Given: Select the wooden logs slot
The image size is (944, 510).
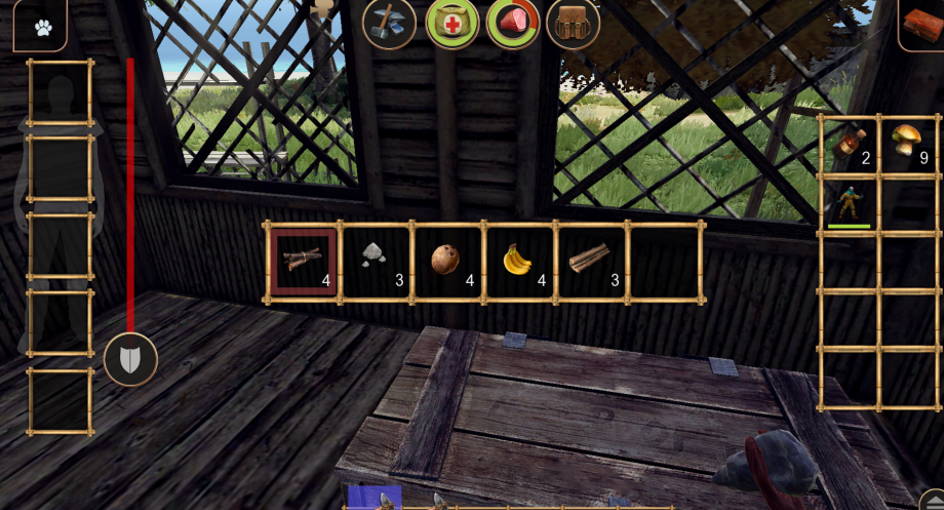Looking at the screenshot, I should 589,262.
